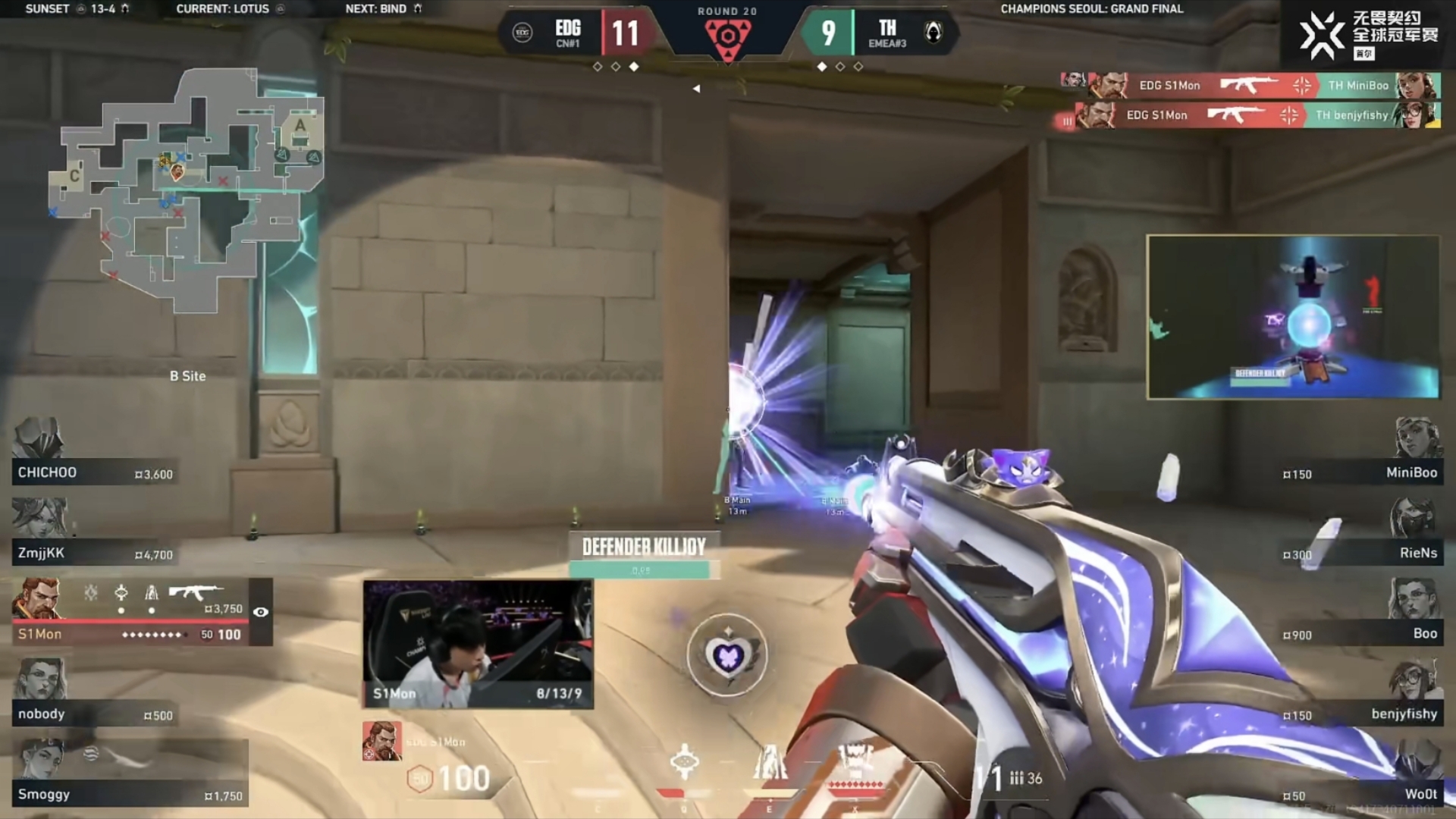Click the Team Heretics logo in scoreboard
This screenshot has width=1456, height=819.
coord(934,33)
